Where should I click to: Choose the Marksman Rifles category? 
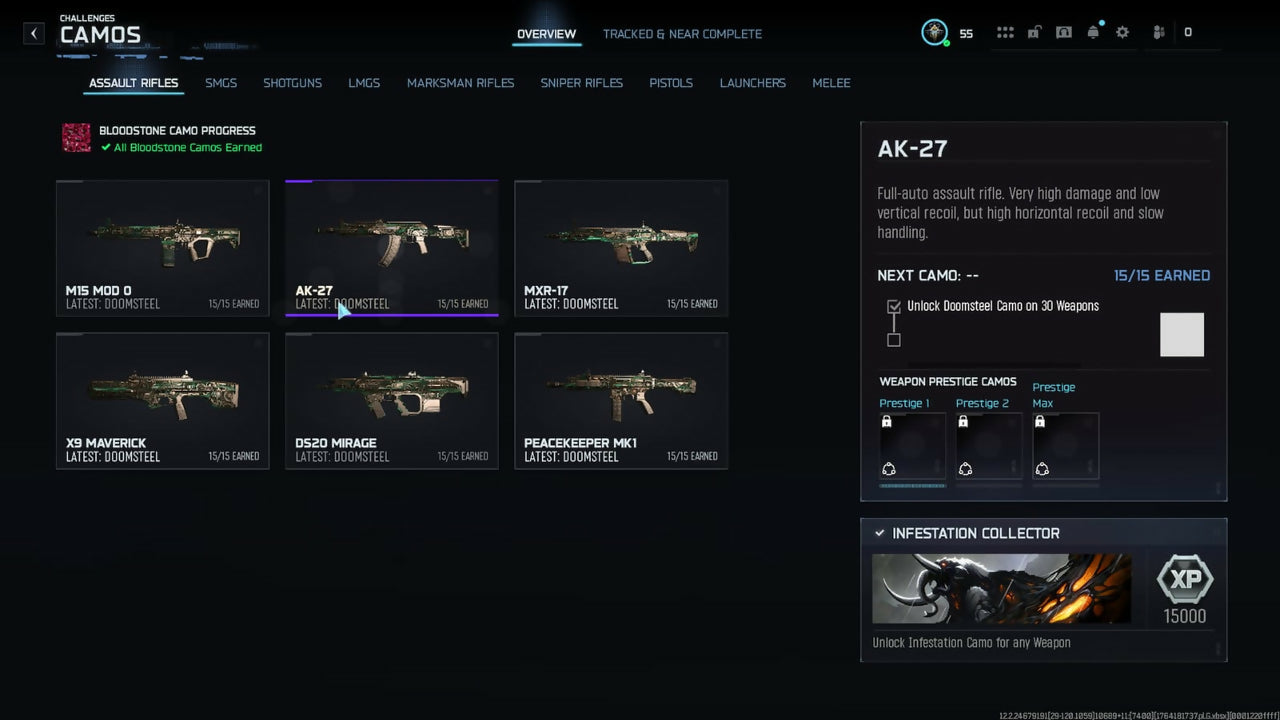460,83
